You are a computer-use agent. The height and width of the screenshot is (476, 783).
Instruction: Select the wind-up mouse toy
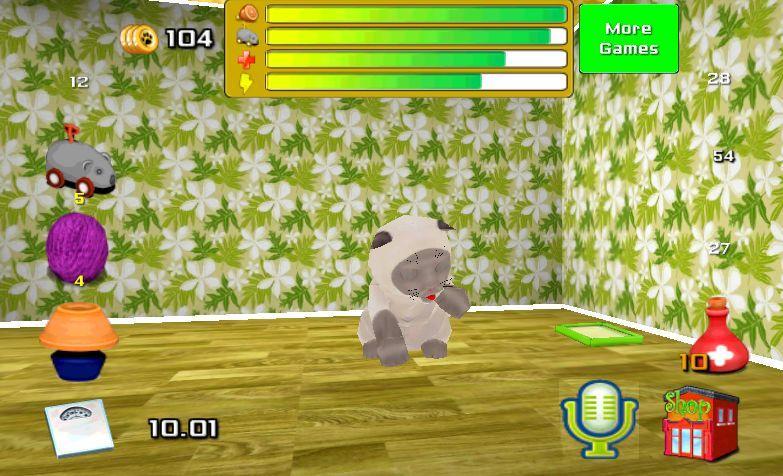coord(78,166)
